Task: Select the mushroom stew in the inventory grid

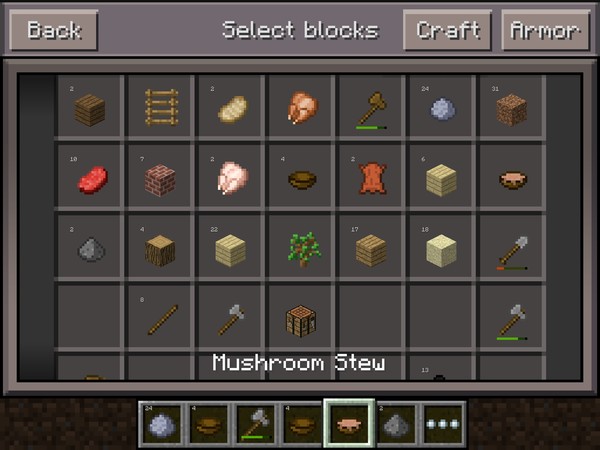Action: point(511,178)
